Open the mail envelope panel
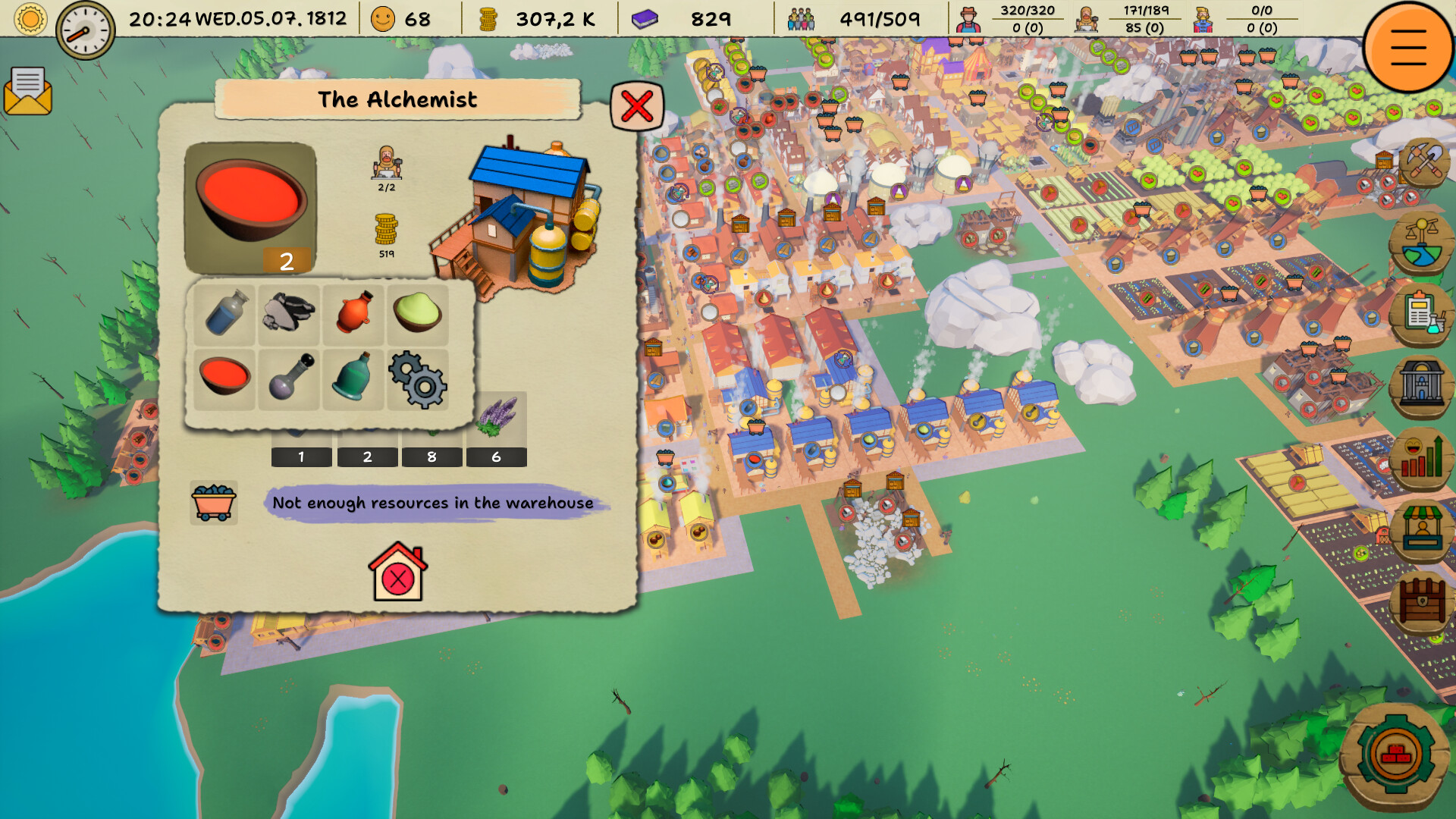 (x=29, y=93)
